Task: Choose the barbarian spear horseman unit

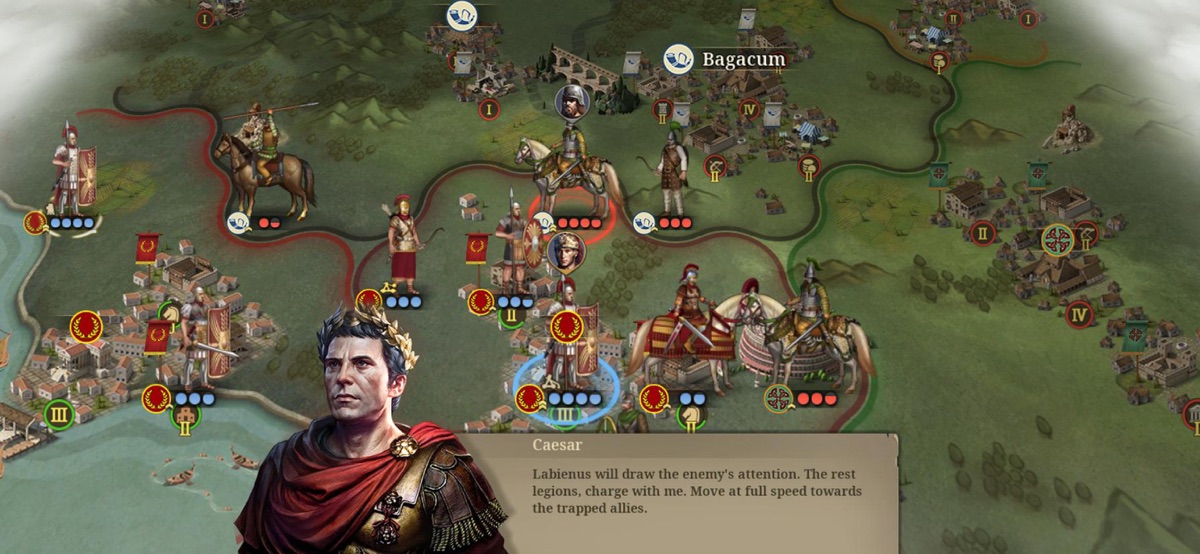Action: [x=264, y=158]
